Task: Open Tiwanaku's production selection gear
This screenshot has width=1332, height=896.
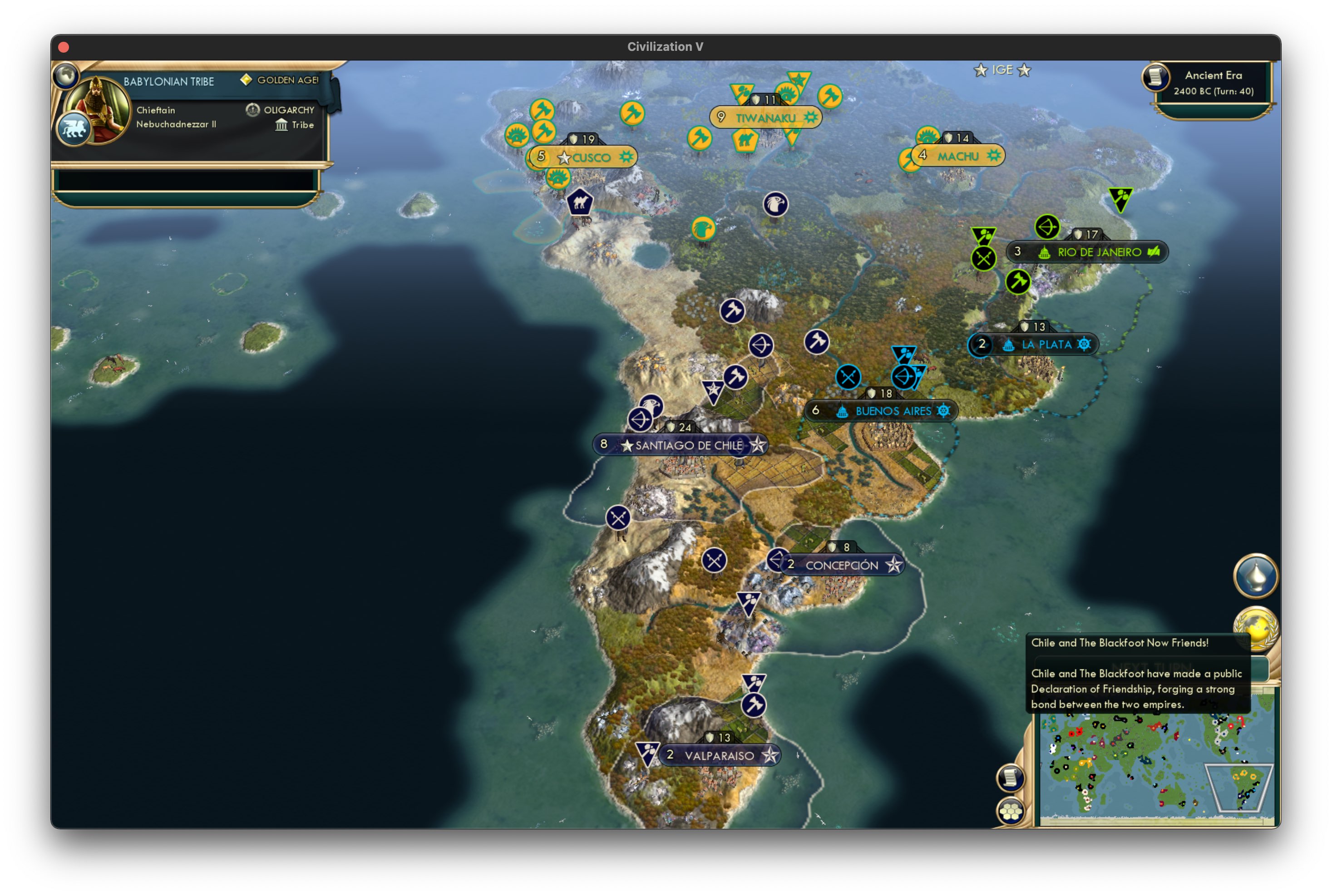Action: click(810, 118)
